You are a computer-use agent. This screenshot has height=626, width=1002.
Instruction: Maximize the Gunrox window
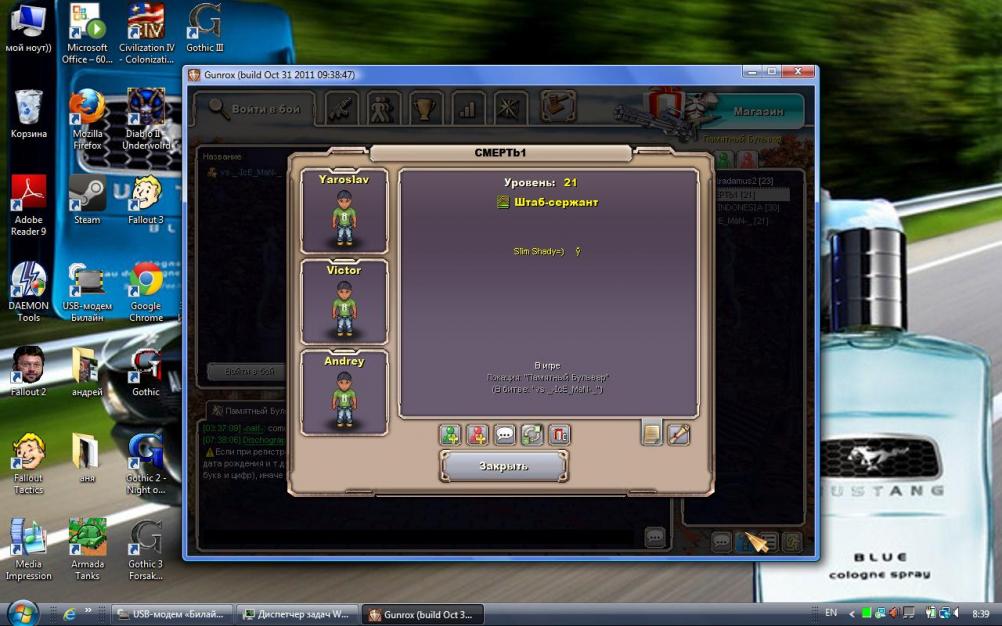pos(771,73)
